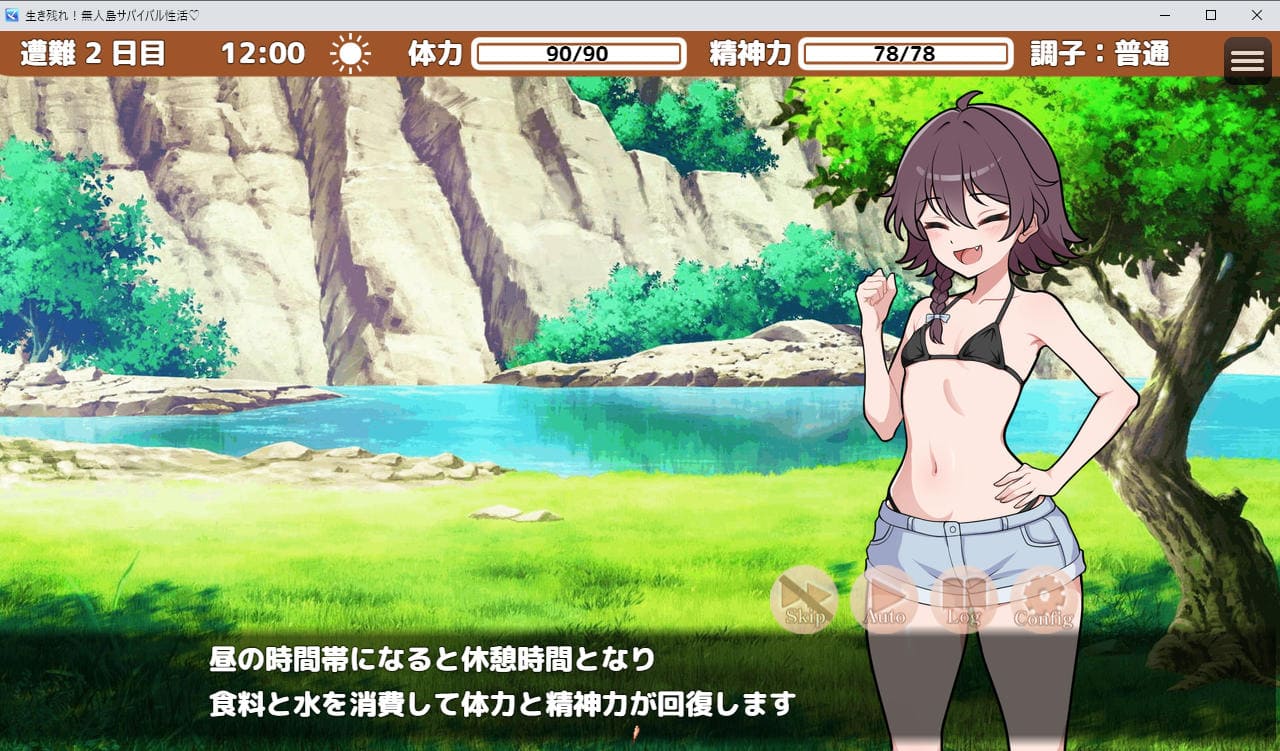Viewport: 1280px width, 751px height.
Task: Open the dialogue Log
Action: [964, 599]
